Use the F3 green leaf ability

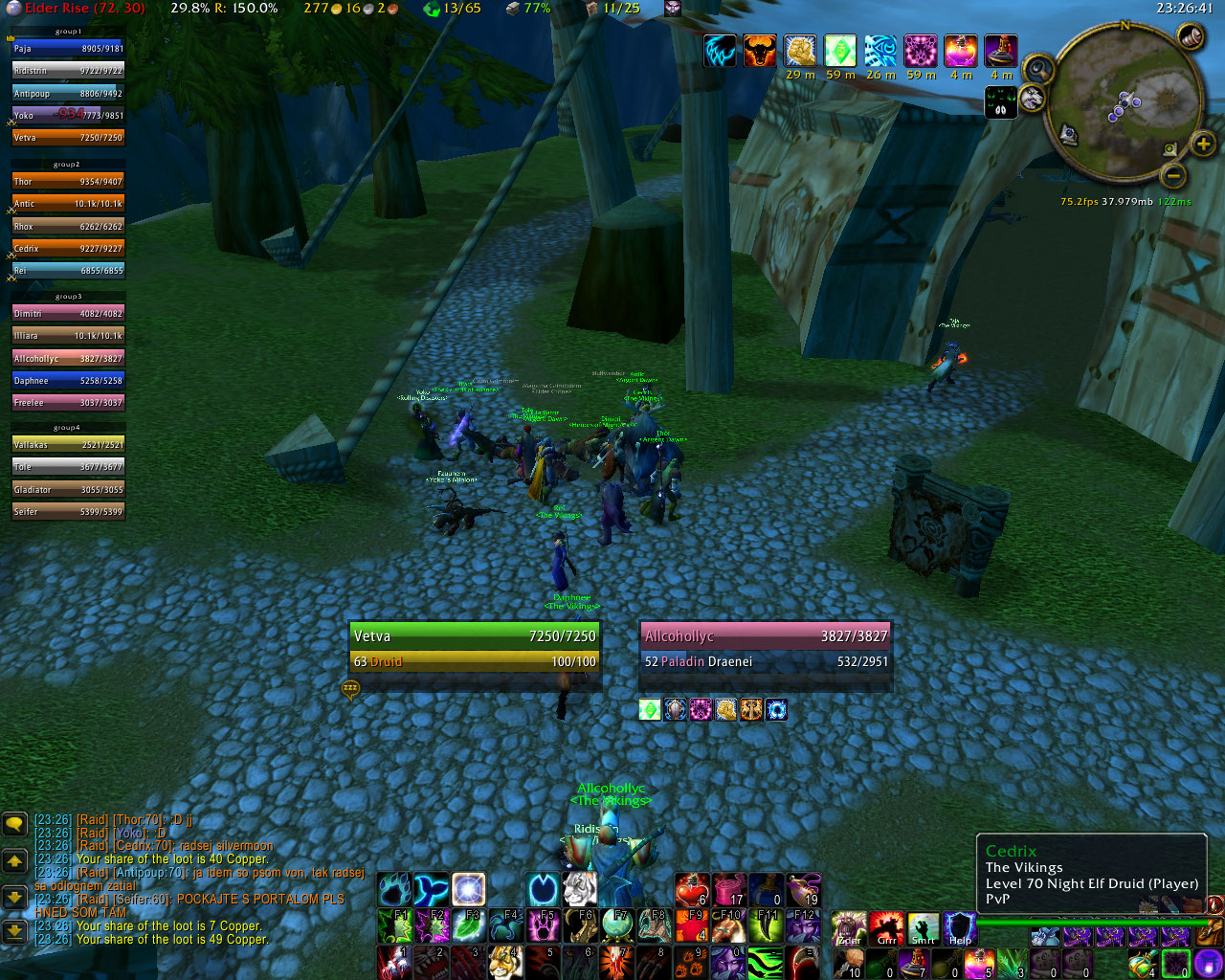tap(468, 926)
